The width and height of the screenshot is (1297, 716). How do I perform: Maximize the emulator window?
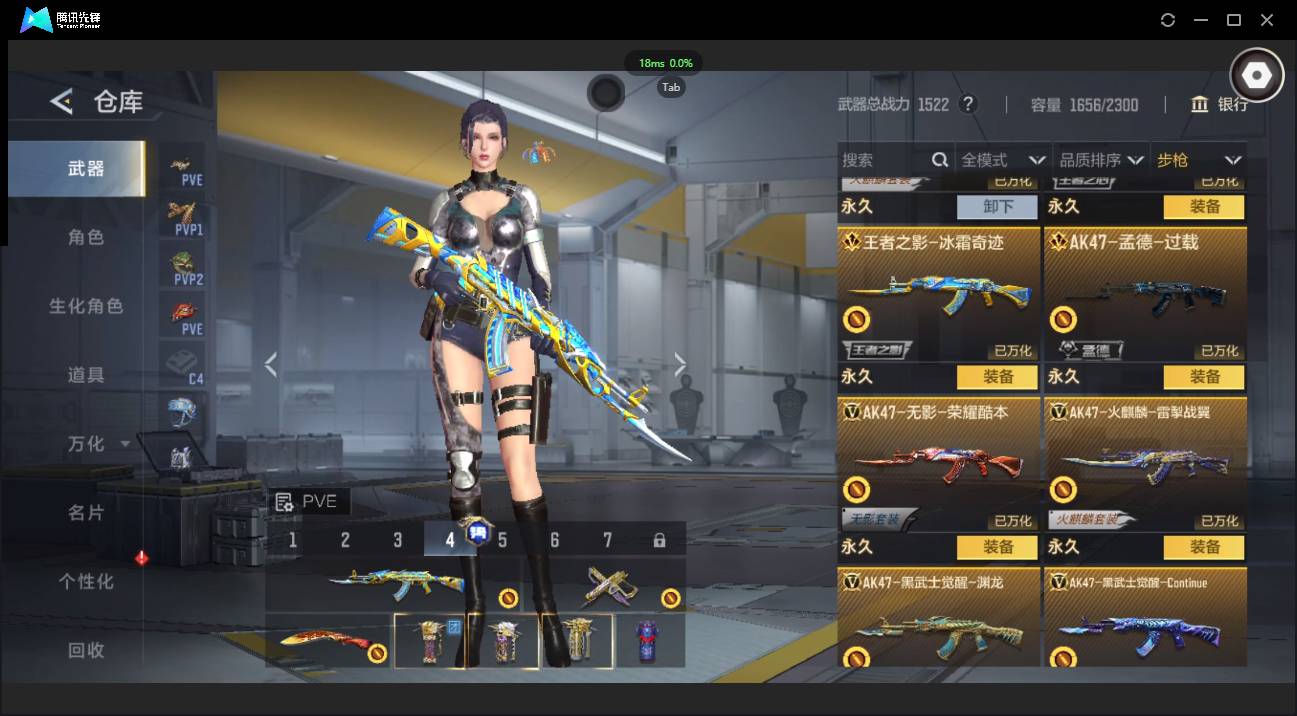1234,20
